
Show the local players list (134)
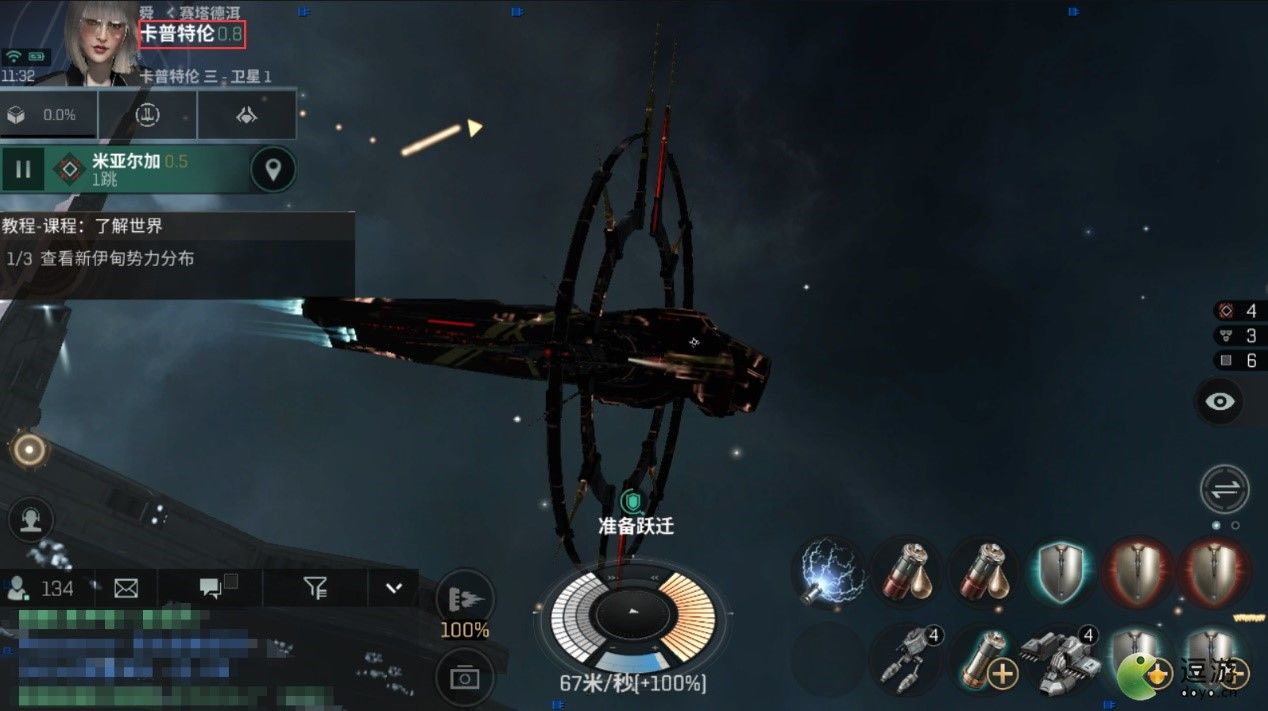click(42, 588)
